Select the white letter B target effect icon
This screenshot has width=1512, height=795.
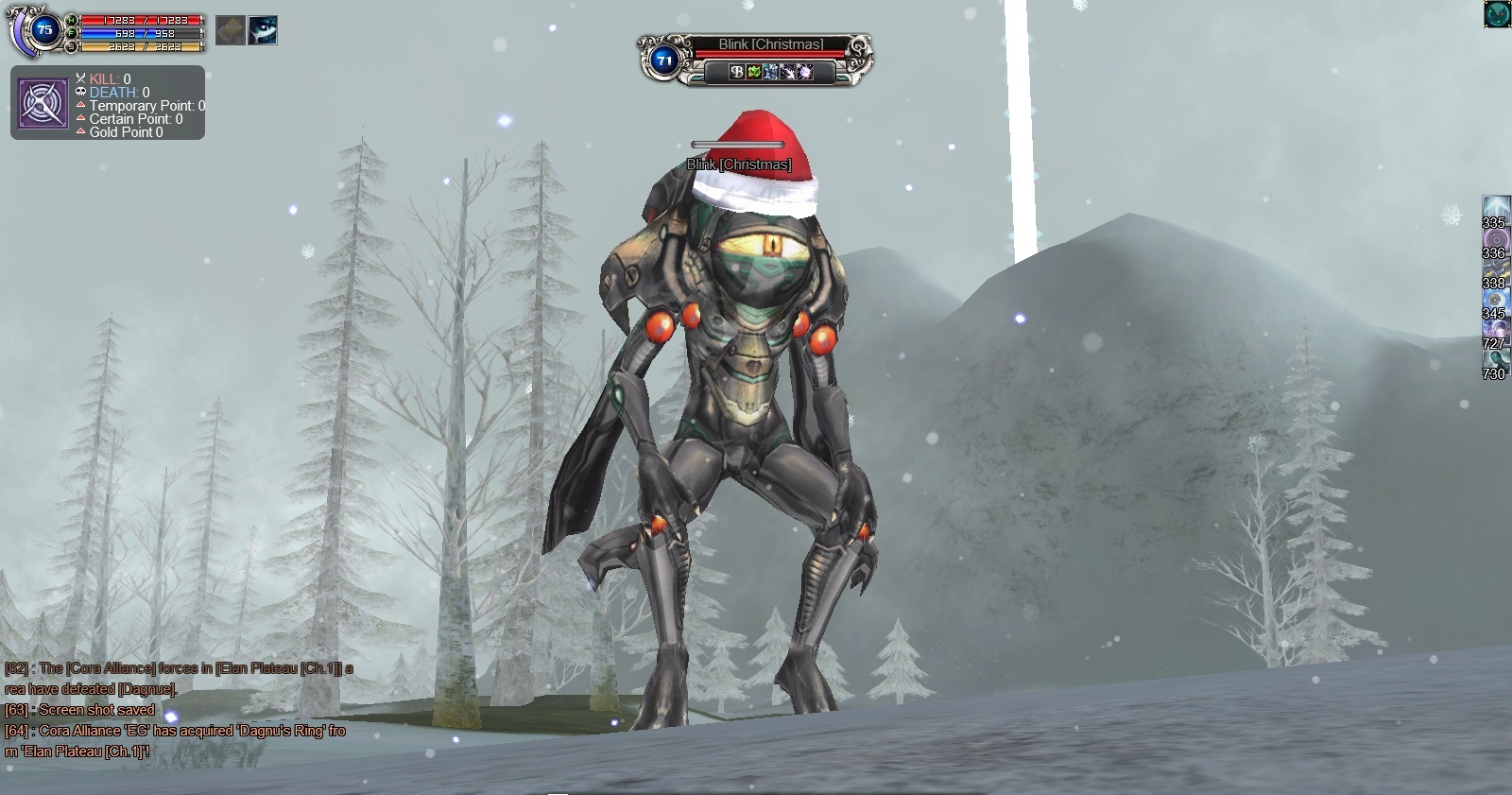[737, 72]
